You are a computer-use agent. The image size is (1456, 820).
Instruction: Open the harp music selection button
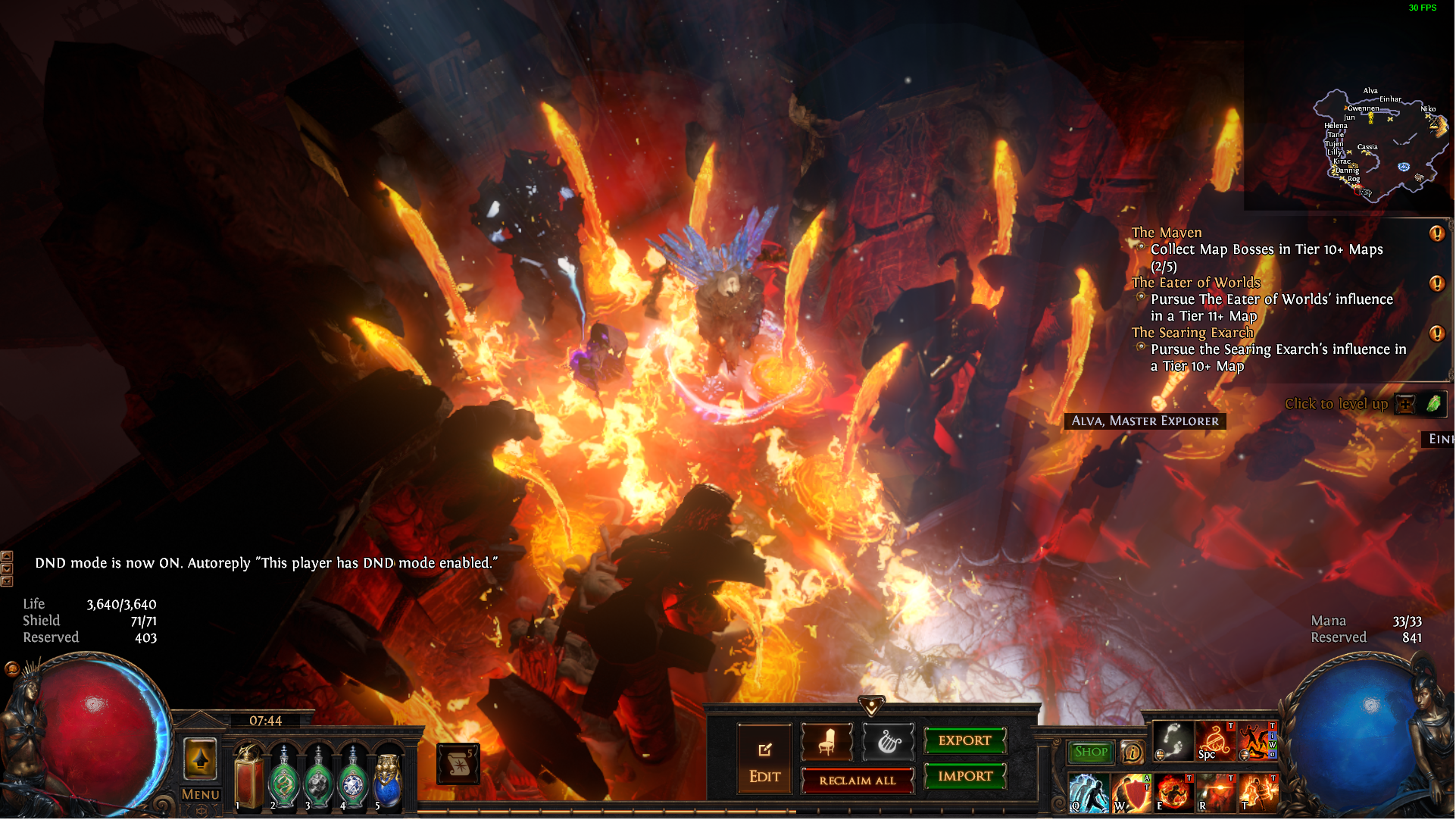(888, 742)
